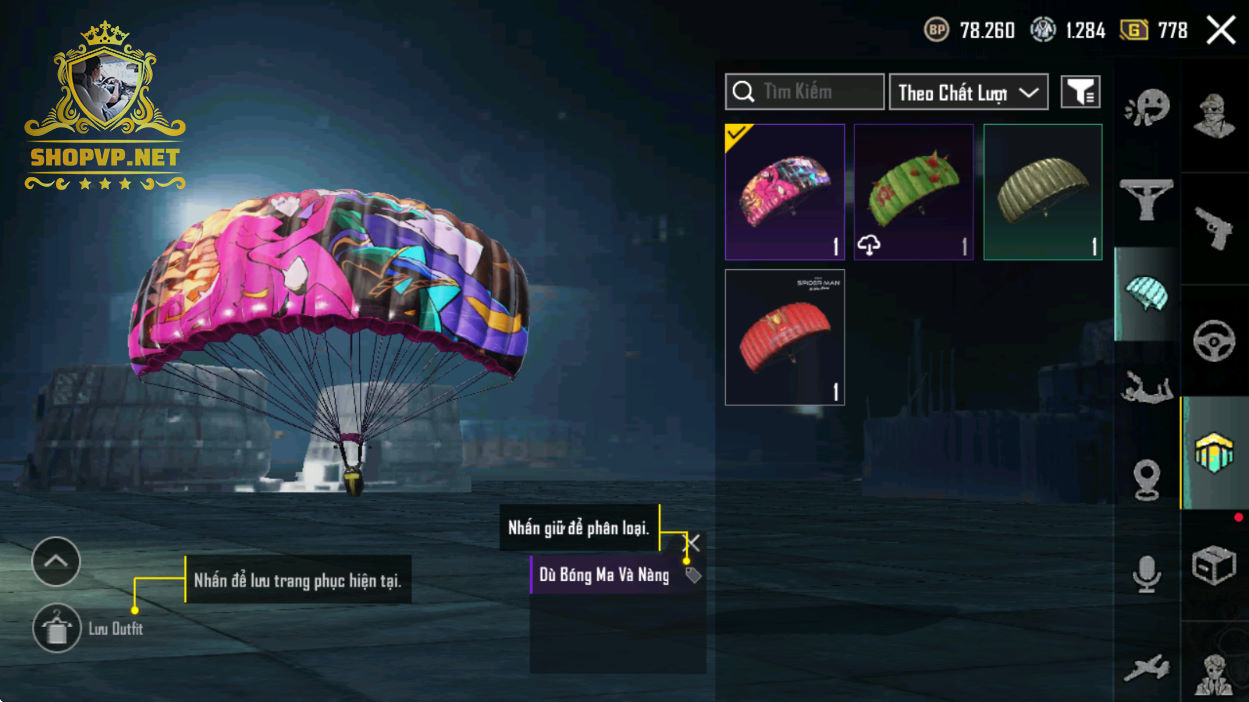Screen dimensions: 1249x702
Task: Choose the green parachute with red spots
Action: pyautogui.click(x=914, y=192)
